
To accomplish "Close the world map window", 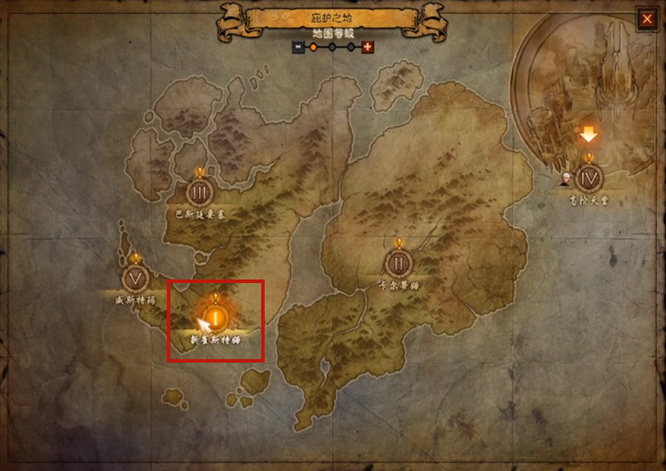I will [x=646, y=18].
